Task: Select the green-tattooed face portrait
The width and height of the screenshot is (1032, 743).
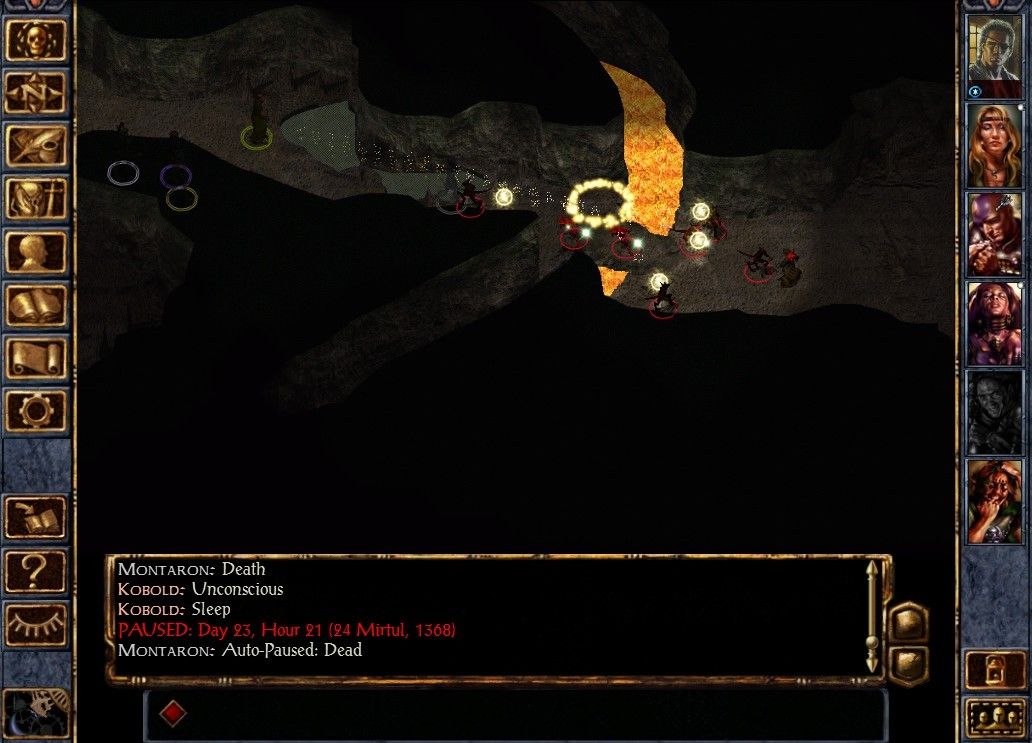Action: 995,501
